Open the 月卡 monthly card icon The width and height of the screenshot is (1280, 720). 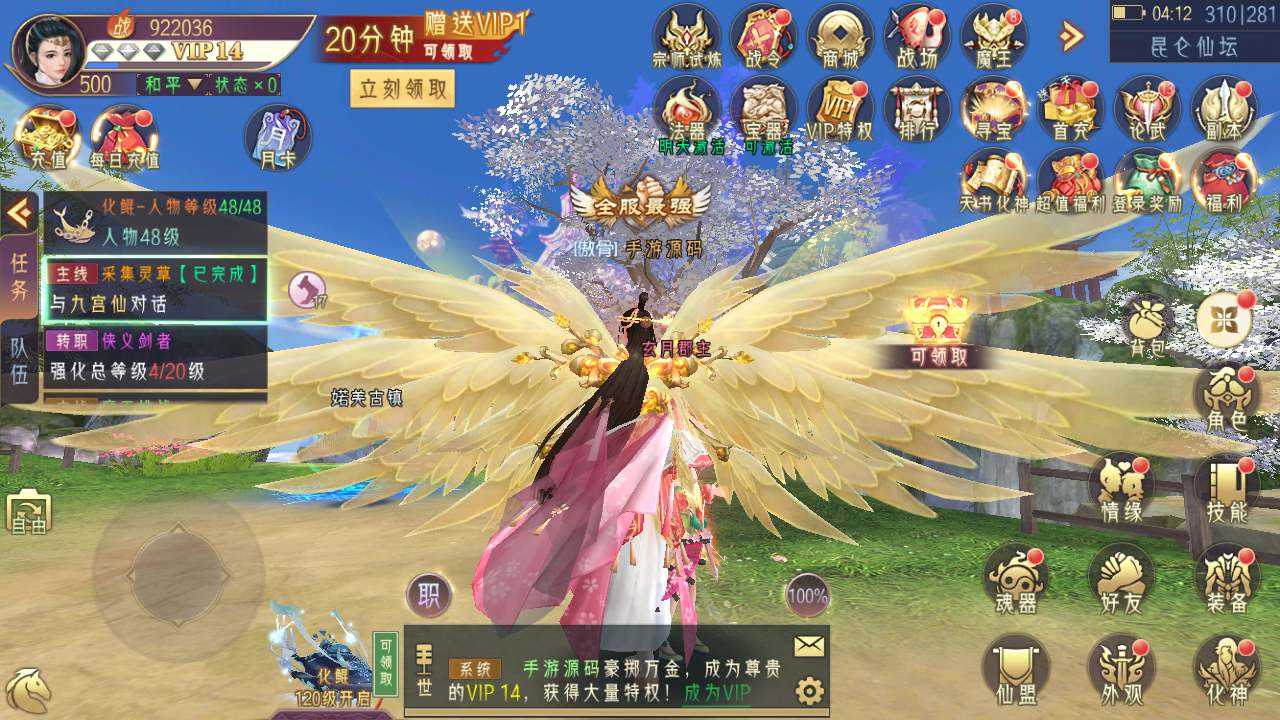click(x=277, y=137)
